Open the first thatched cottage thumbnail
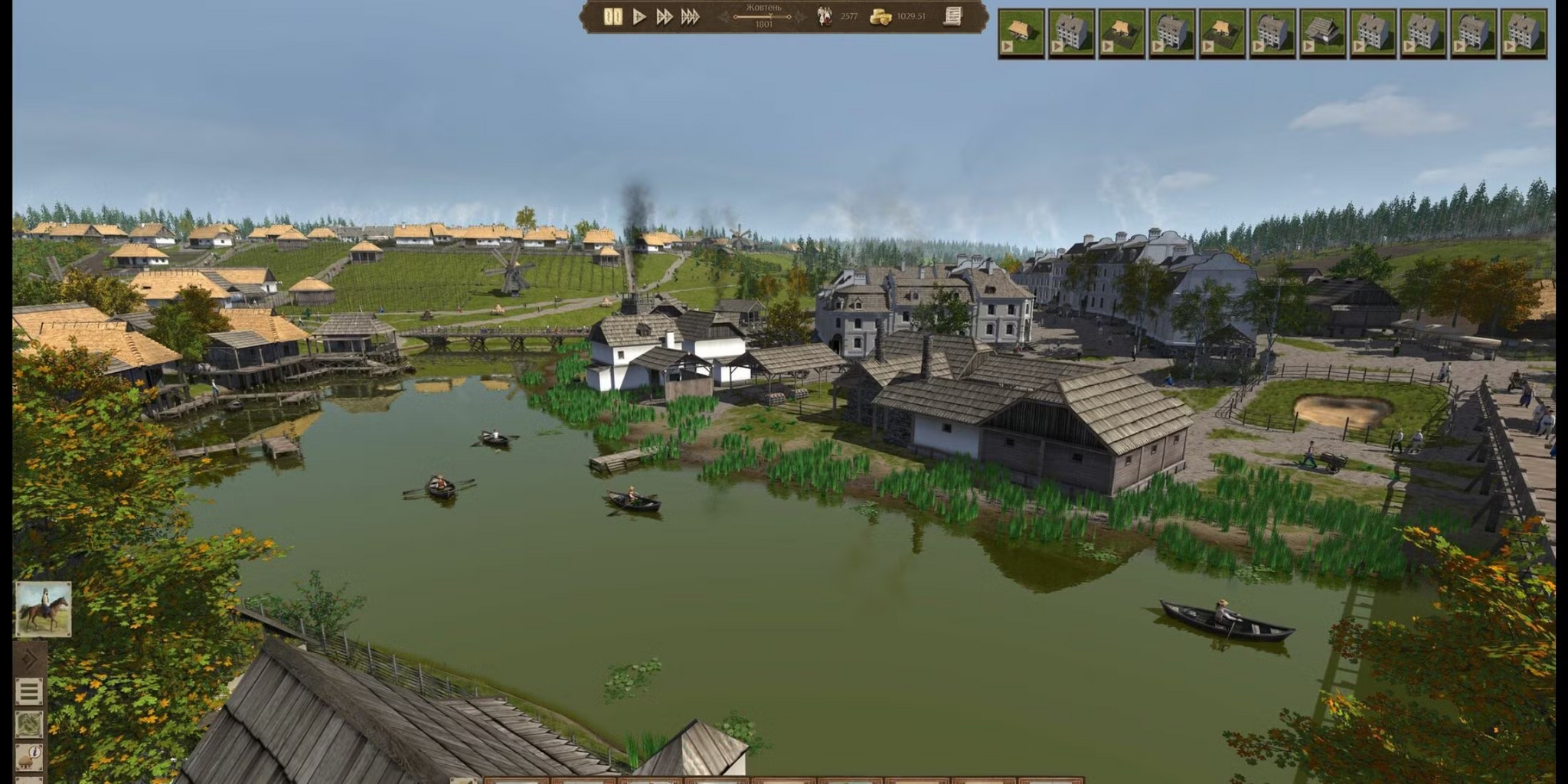The height and width of the screenshot is (784, 1568). click(x=1021, y=34)
